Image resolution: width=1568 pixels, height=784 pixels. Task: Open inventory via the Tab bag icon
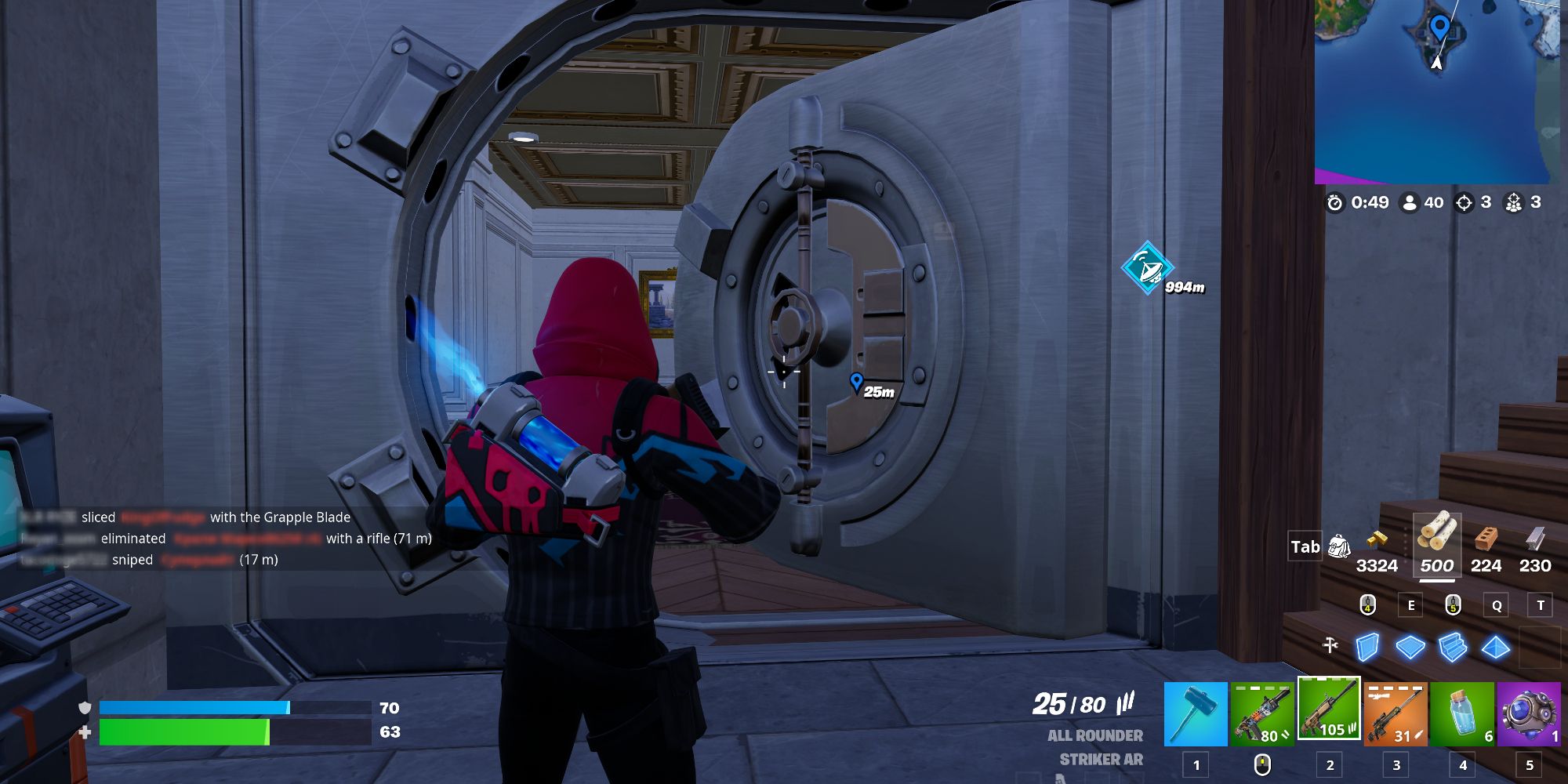click(x=1340, y=547)
